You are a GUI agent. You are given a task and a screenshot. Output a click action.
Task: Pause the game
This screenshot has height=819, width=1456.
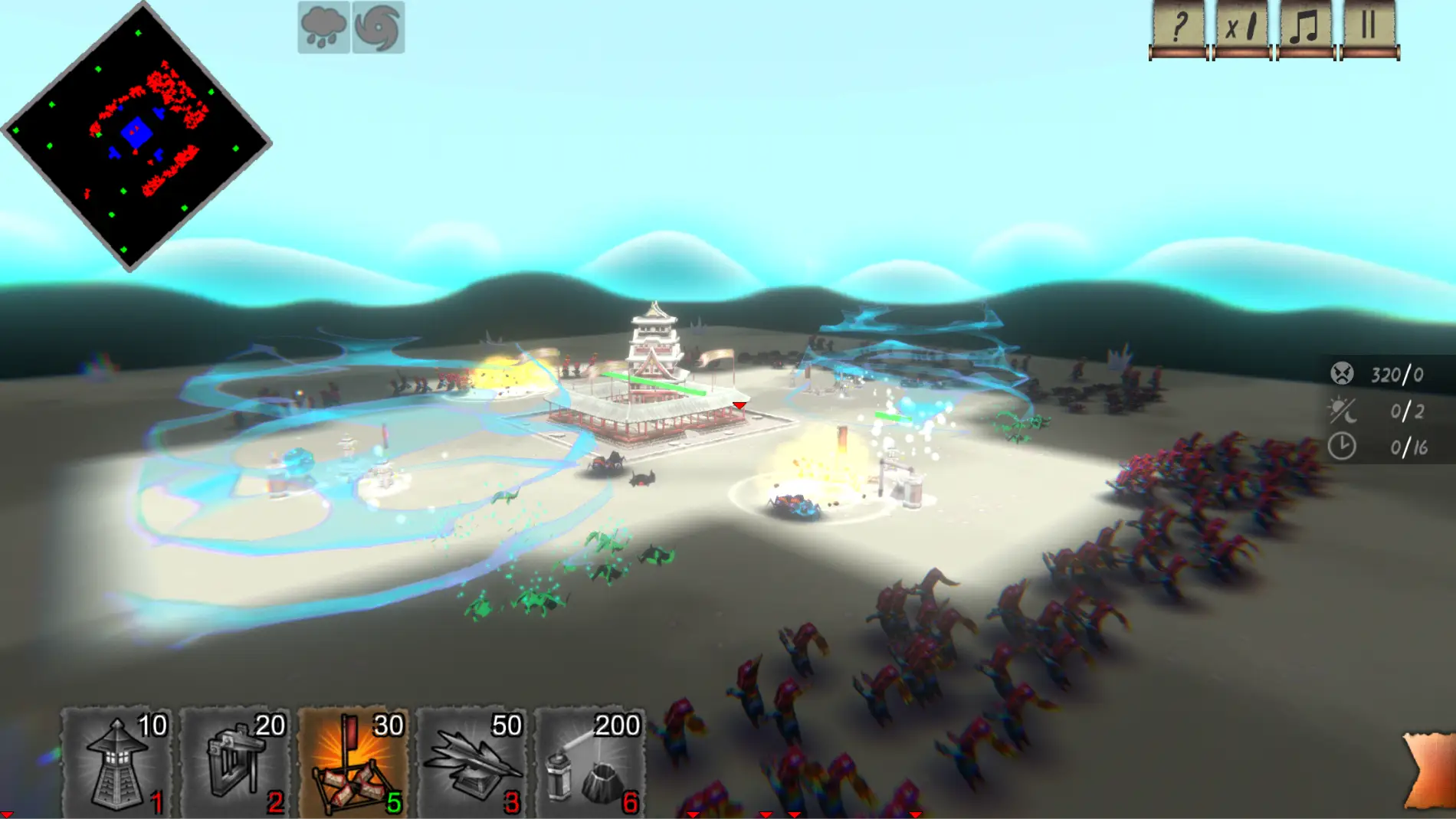tap(1369, 29)
